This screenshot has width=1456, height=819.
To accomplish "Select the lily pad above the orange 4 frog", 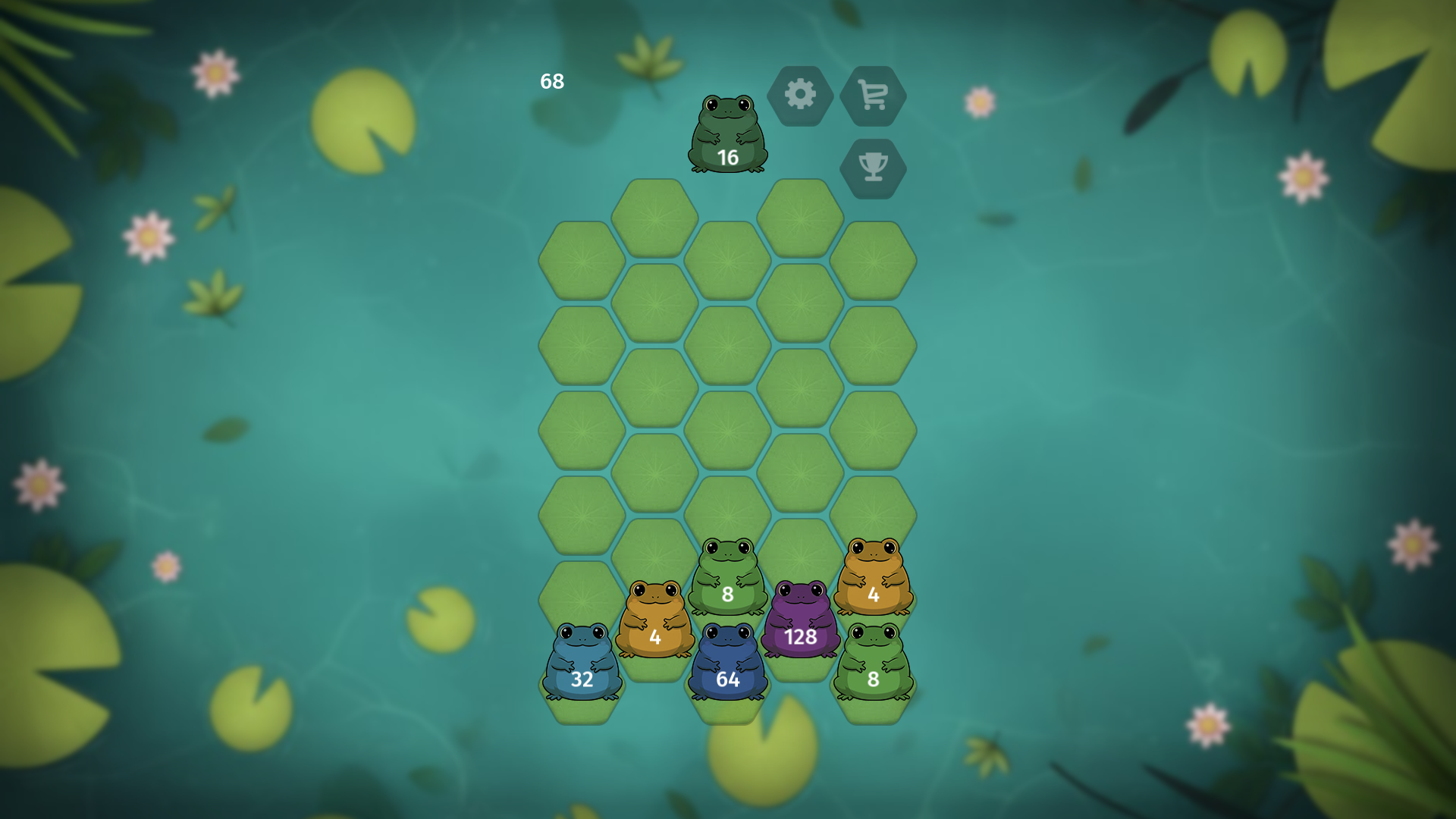I will click(654, 554).
